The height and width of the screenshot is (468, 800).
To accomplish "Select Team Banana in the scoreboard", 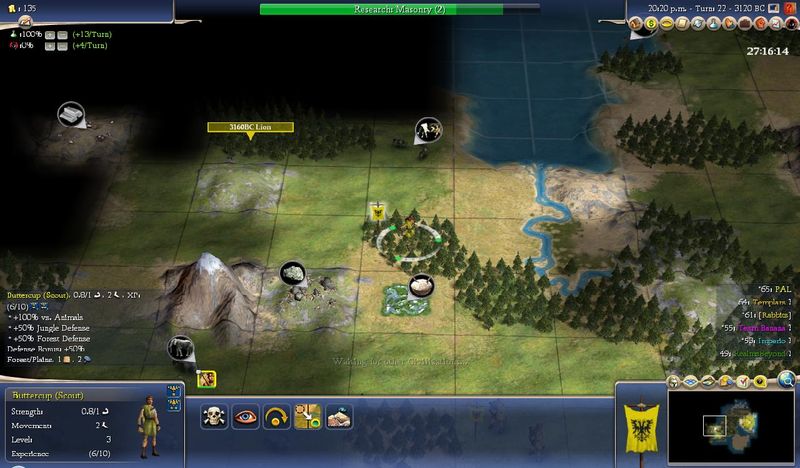I will coord(759,327).
